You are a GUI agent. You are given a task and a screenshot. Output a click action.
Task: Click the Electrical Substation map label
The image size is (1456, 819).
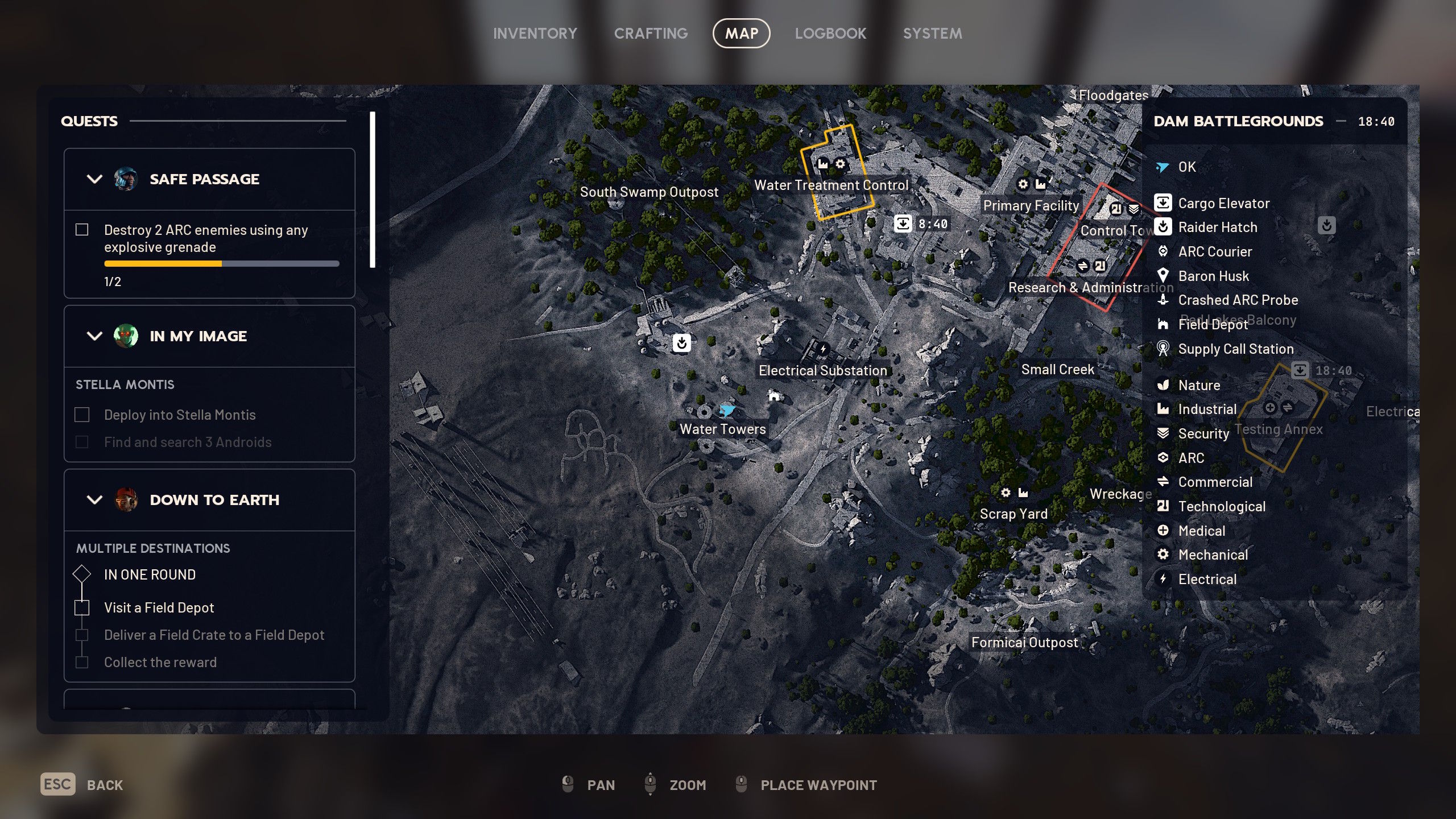coord(822,370)
